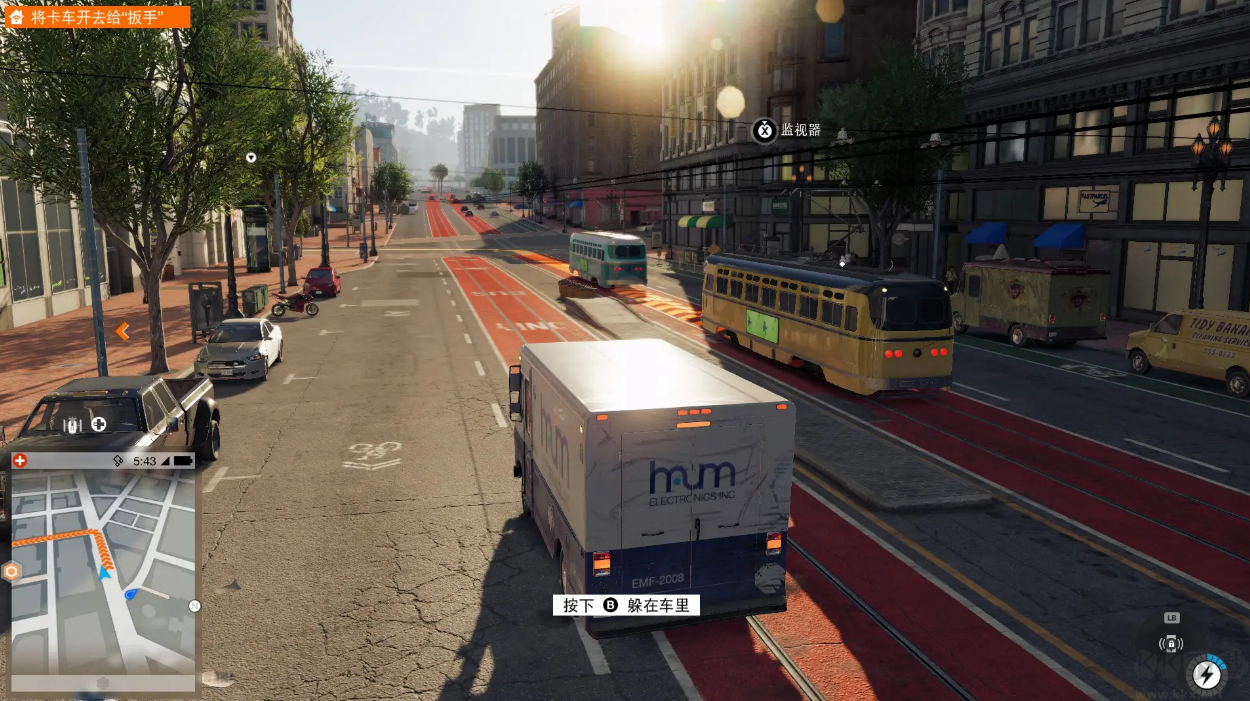1250x701 pixels.
Task: Activate the lightning bolt hack icon
Action: [x=1208, y=672]
